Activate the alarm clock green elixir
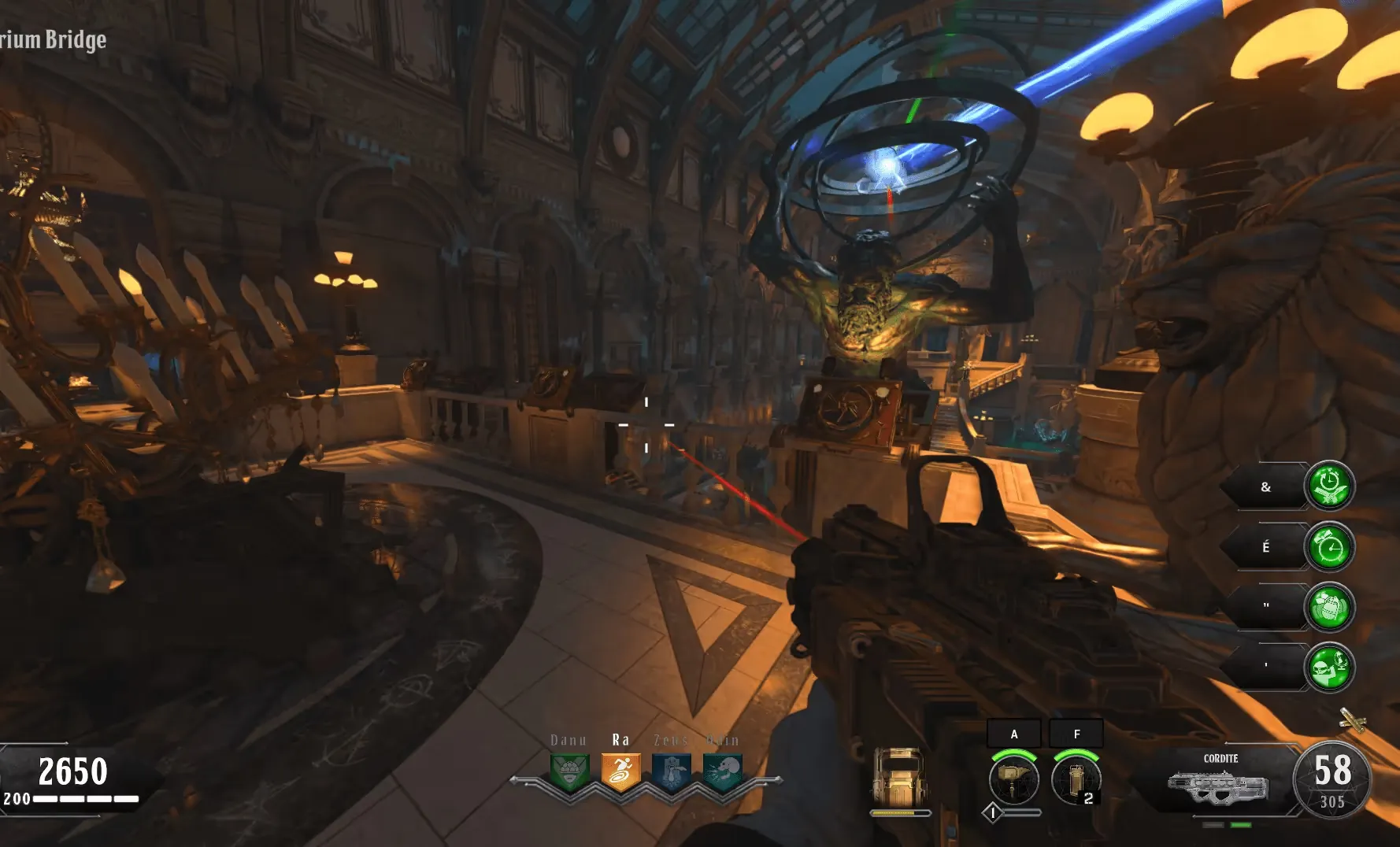The width and height of the screenshot is (1400, 847). point(1329,547)
